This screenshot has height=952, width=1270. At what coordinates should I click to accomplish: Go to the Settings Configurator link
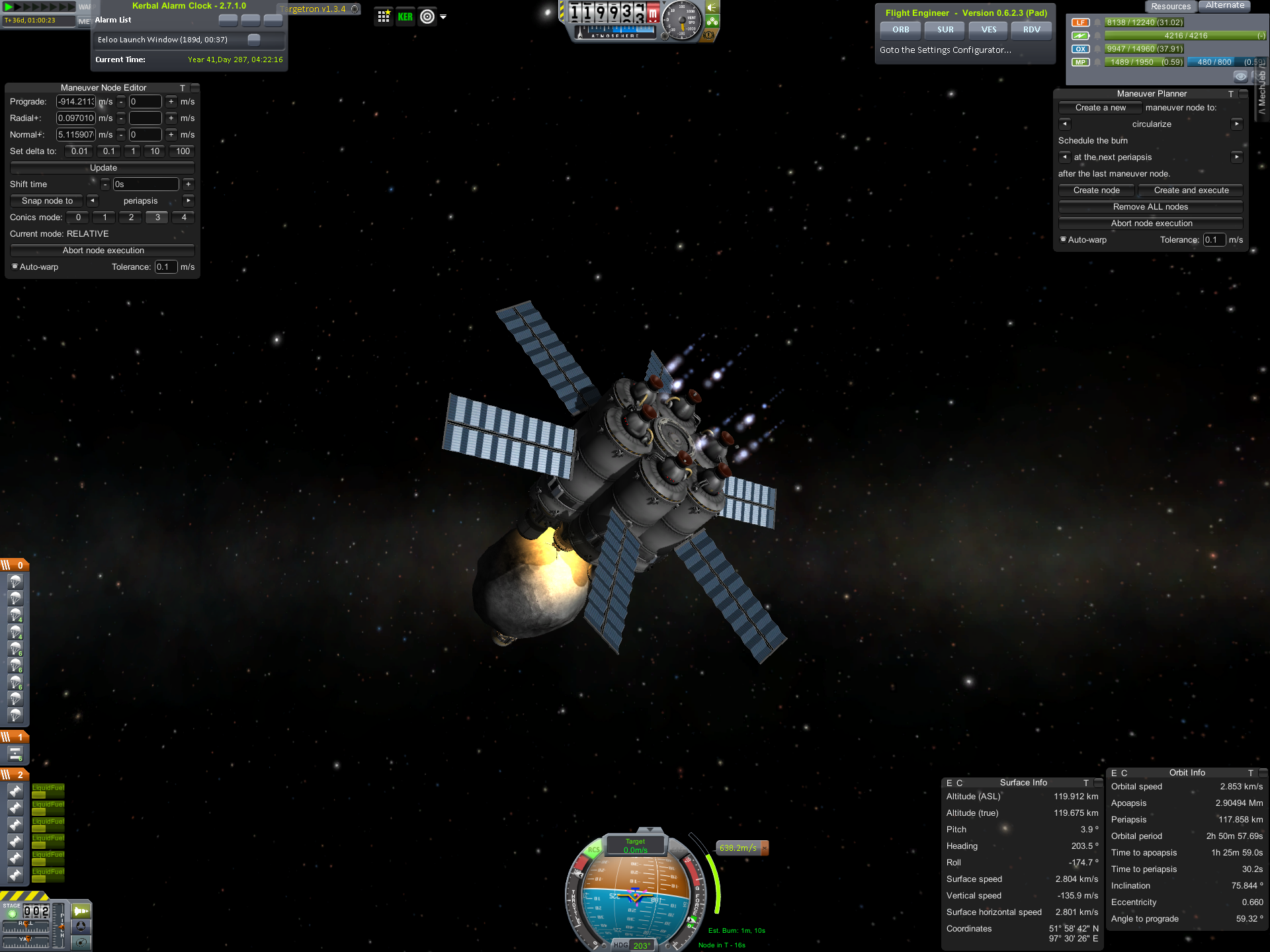click(945, 50)
